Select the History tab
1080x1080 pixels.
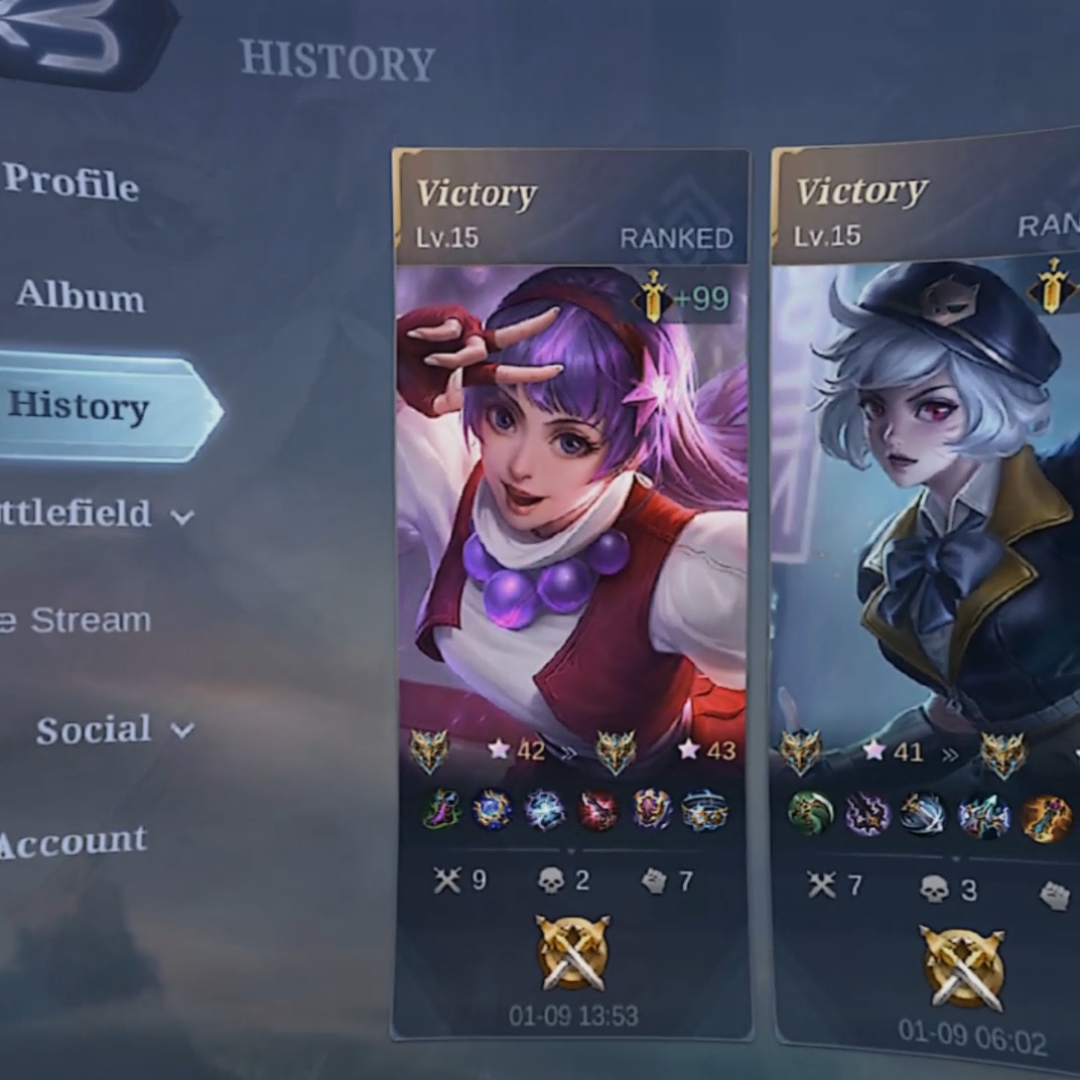(x=80, y=406)
